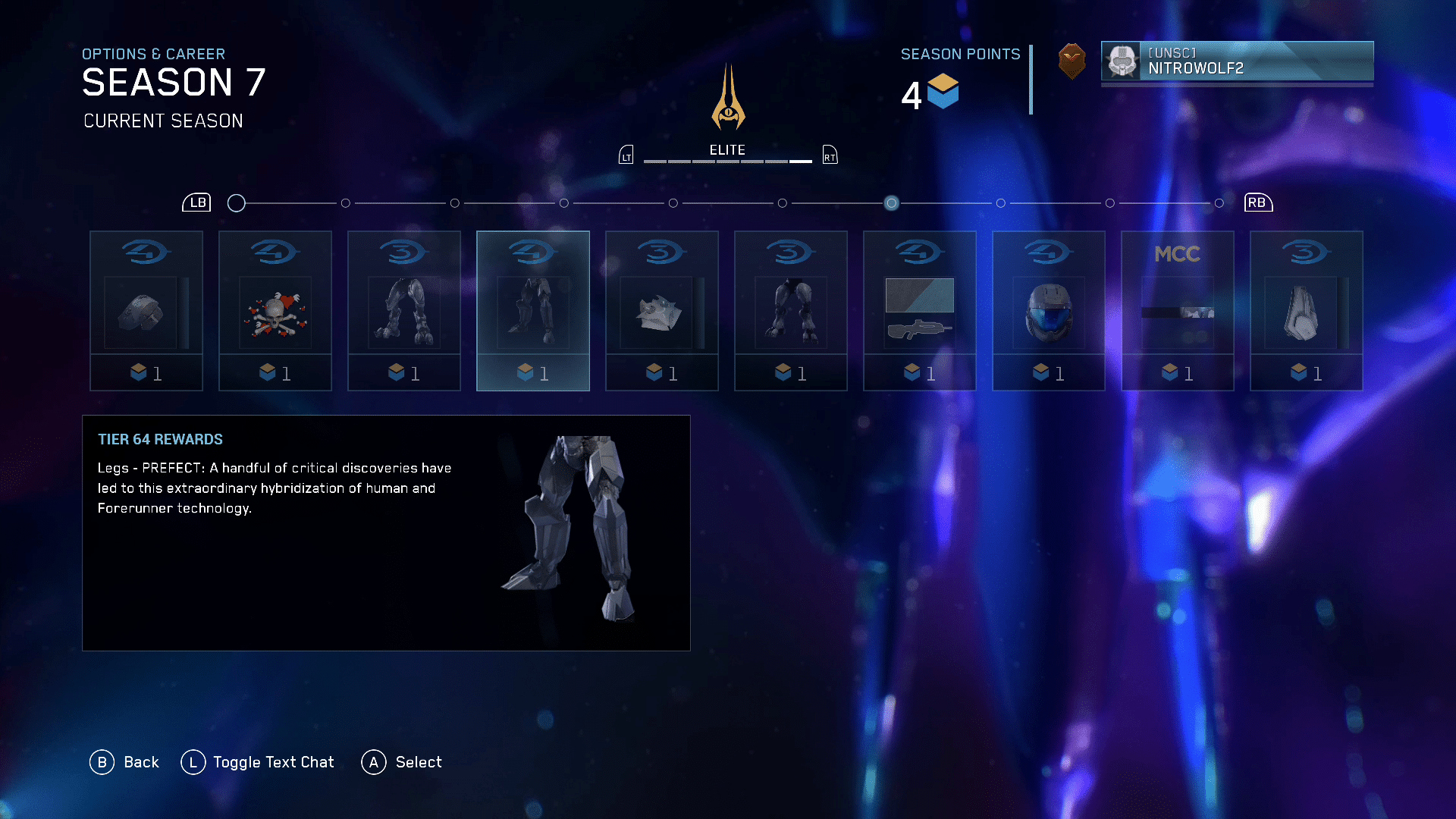Screen dimensions: 1456x819
Task: Open the MCC nameplate reward tile
Action: 1178,311
